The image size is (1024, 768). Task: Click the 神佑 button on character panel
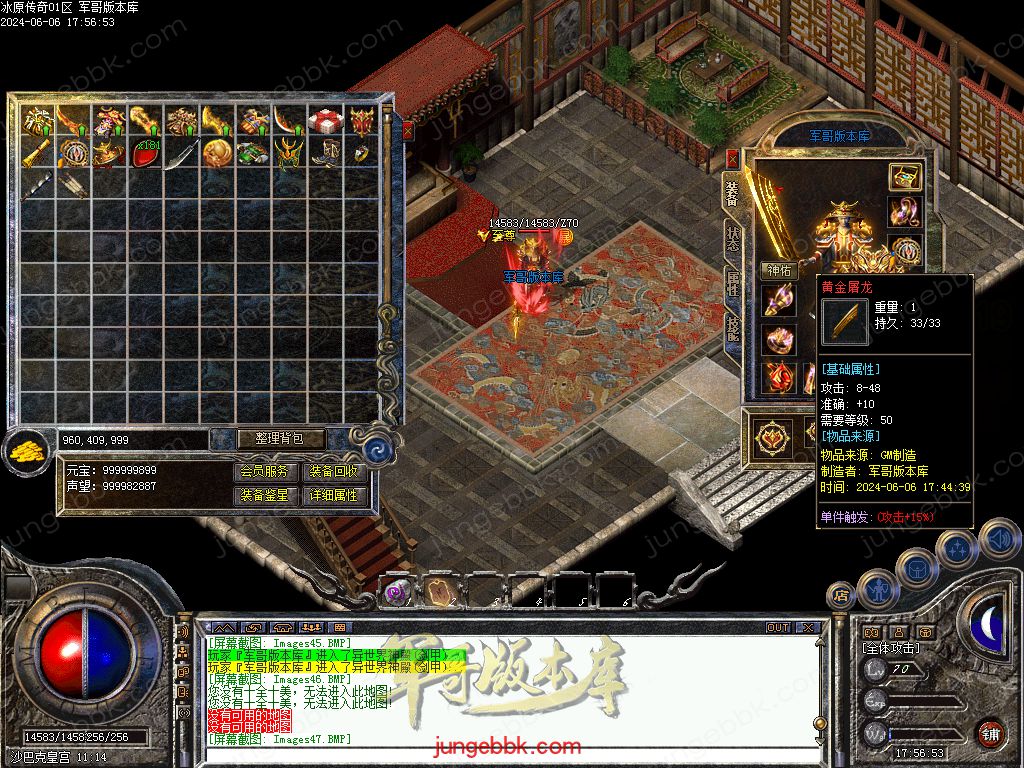(779, 270)
